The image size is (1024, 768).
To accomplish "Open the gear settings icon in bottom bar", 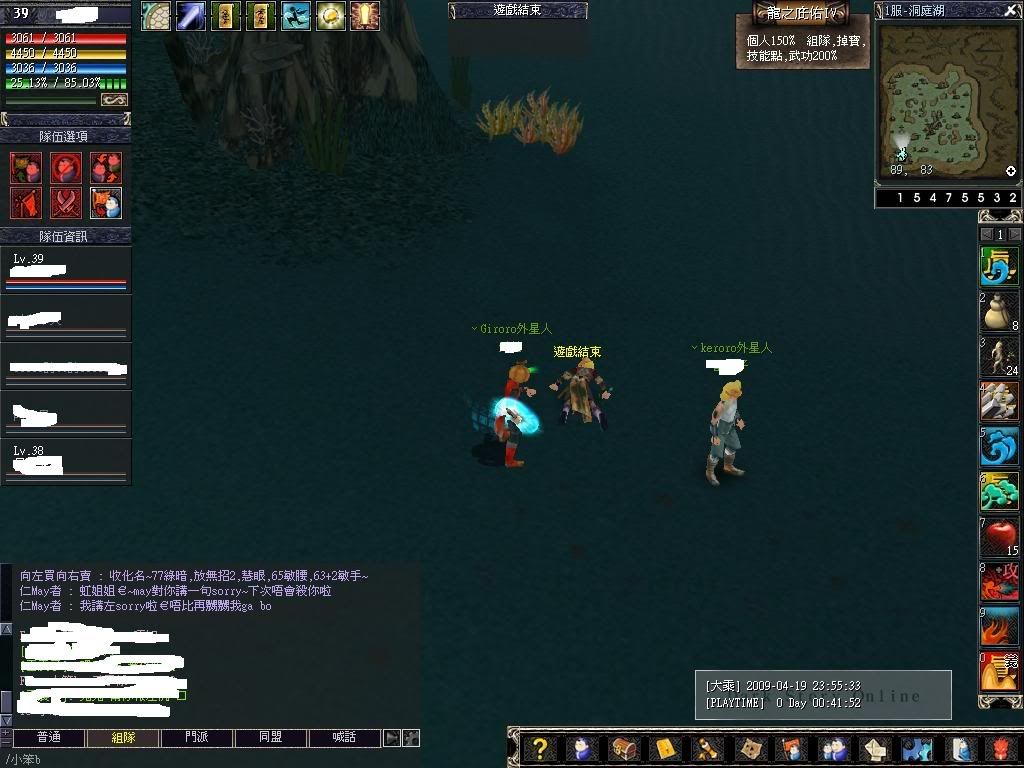I will (917, 749).
